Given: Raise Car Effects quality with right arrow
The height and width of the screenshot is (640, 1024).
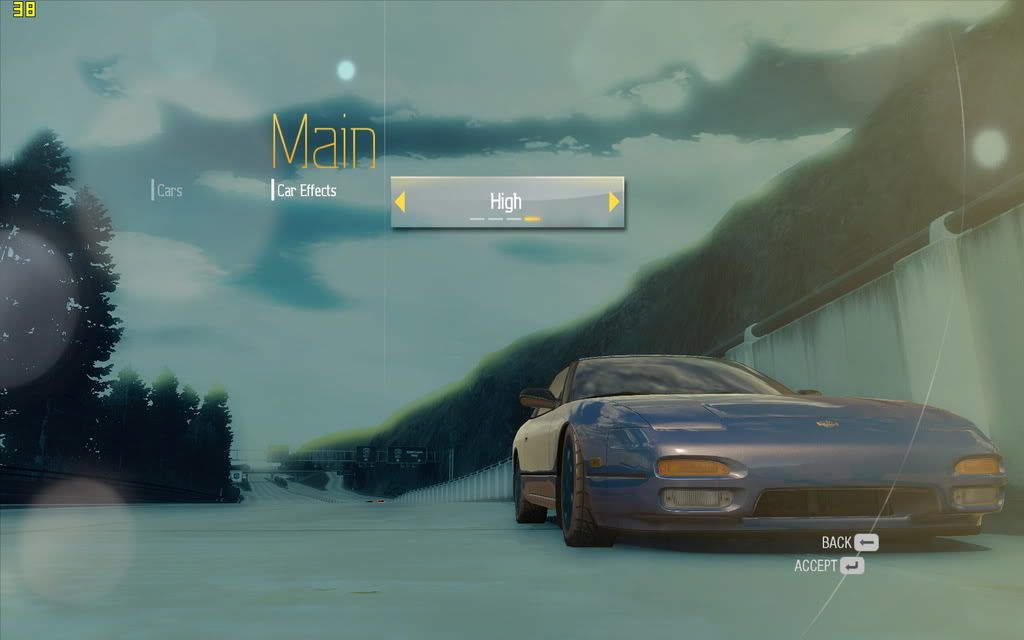Looking at the screenshot, I should [614, 202].
